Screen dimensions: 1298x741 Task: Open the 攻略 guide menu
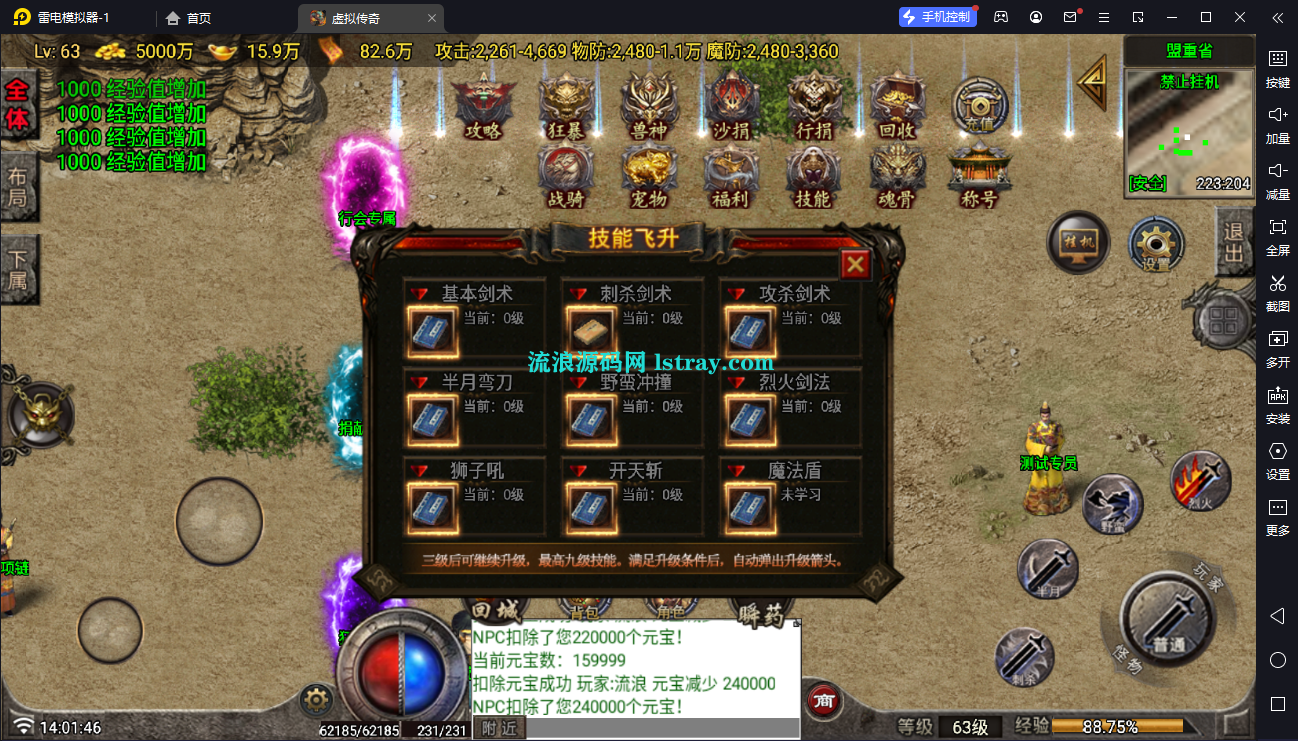pos(483,106)
